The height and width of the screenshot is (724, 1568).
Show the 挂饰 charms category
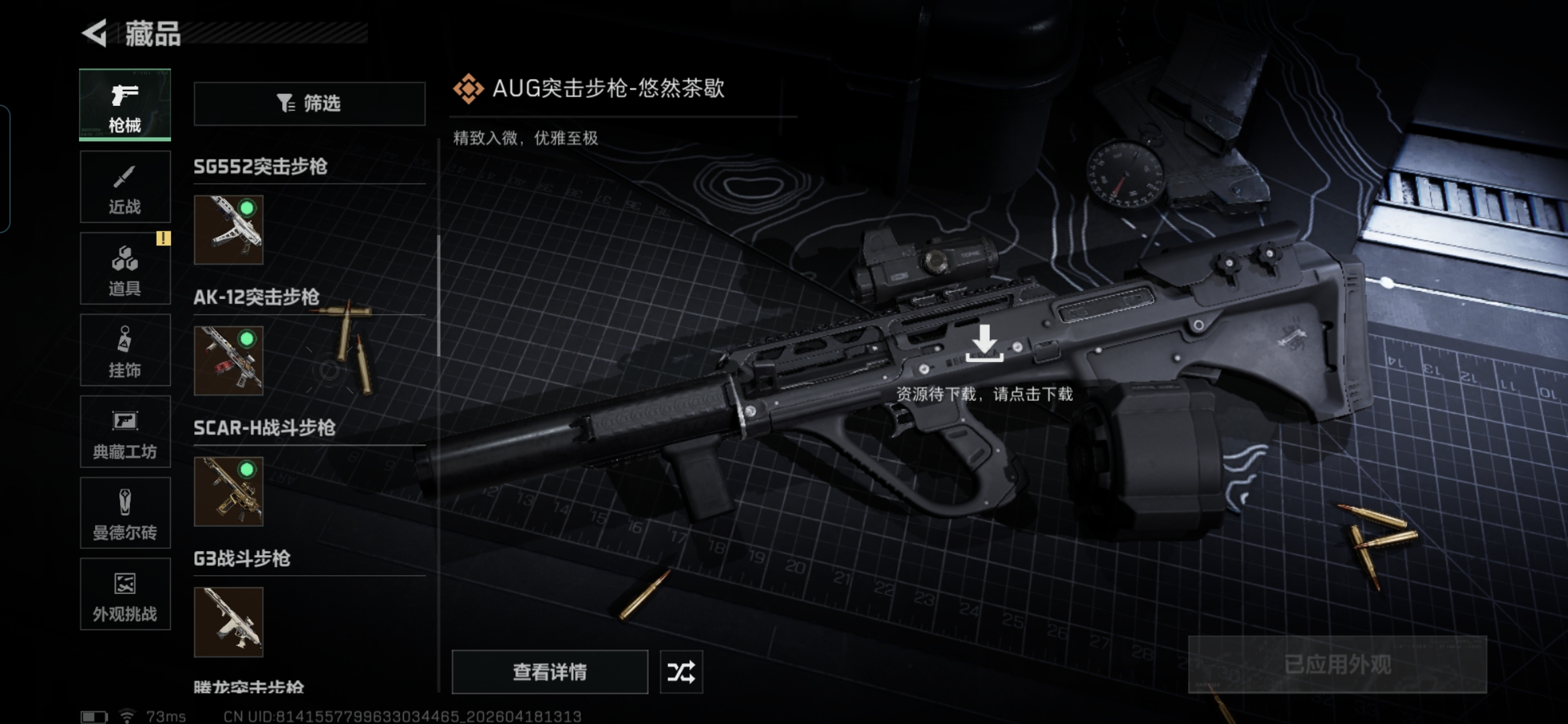tap(125, 351)
